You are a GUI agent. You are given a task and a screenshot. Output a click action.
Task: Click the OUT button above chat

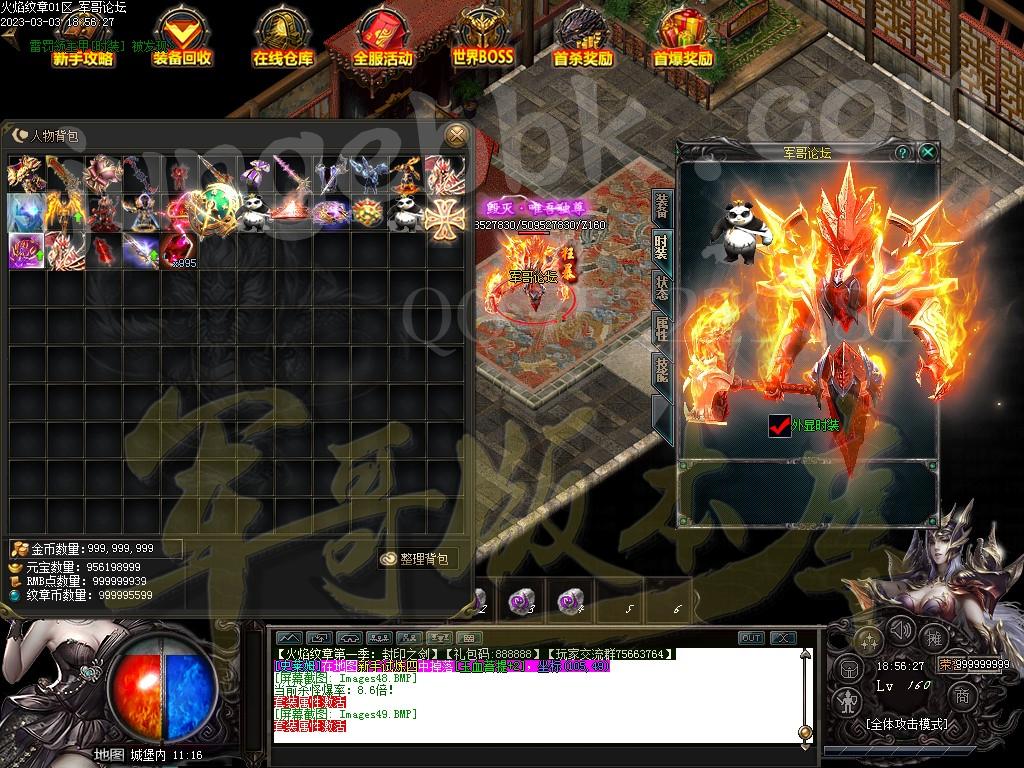coord(751,638)
